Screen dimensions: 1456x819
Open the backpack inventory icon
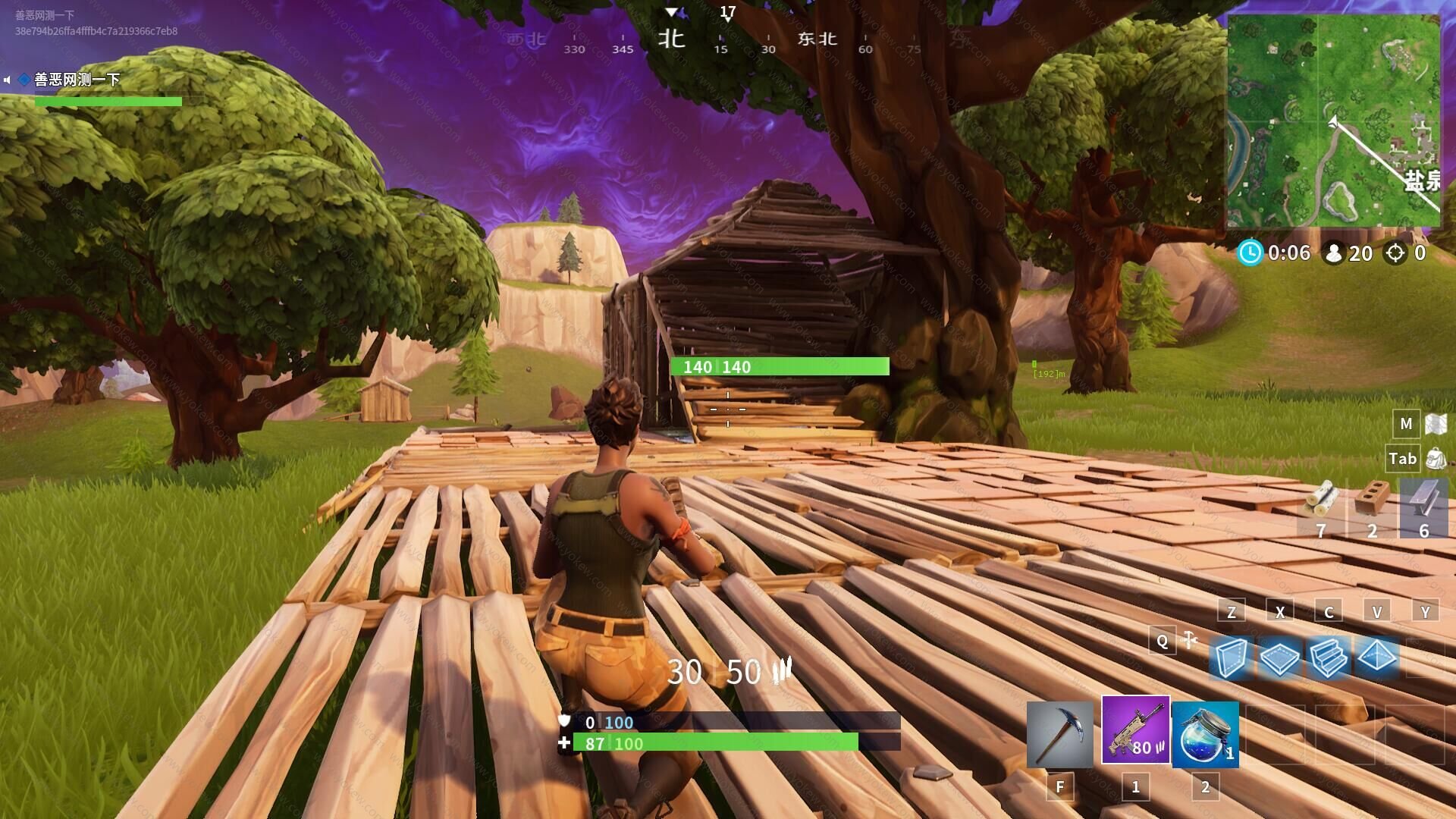click(1436, 458)
